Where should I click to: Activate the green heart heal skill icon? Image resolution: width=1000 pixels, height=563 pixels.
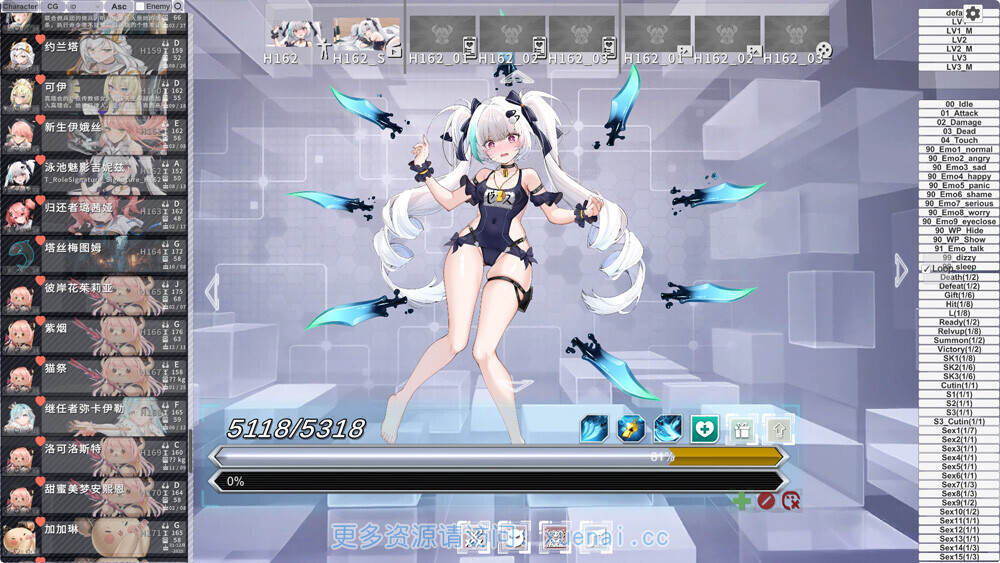point(704,429)
